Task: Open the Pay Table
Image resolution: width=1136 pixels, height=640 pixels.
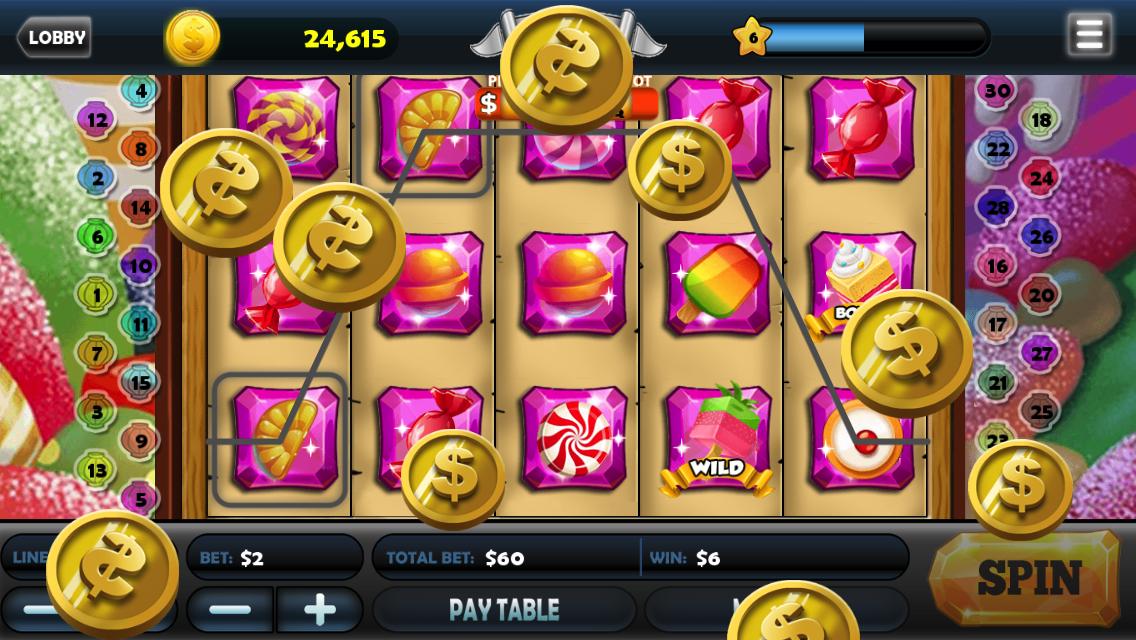Action: (504, 609)
